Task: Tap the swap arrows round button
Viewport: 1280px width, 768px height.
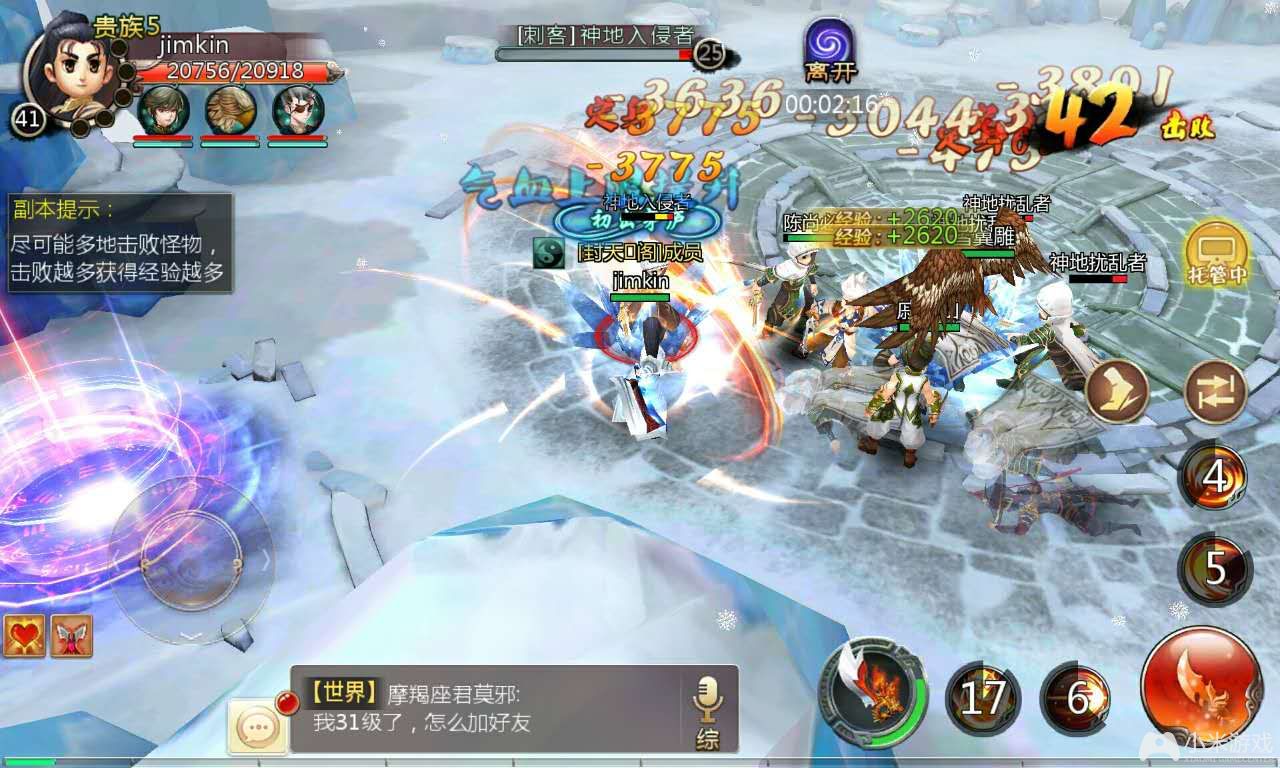Action: point(1215,392)
